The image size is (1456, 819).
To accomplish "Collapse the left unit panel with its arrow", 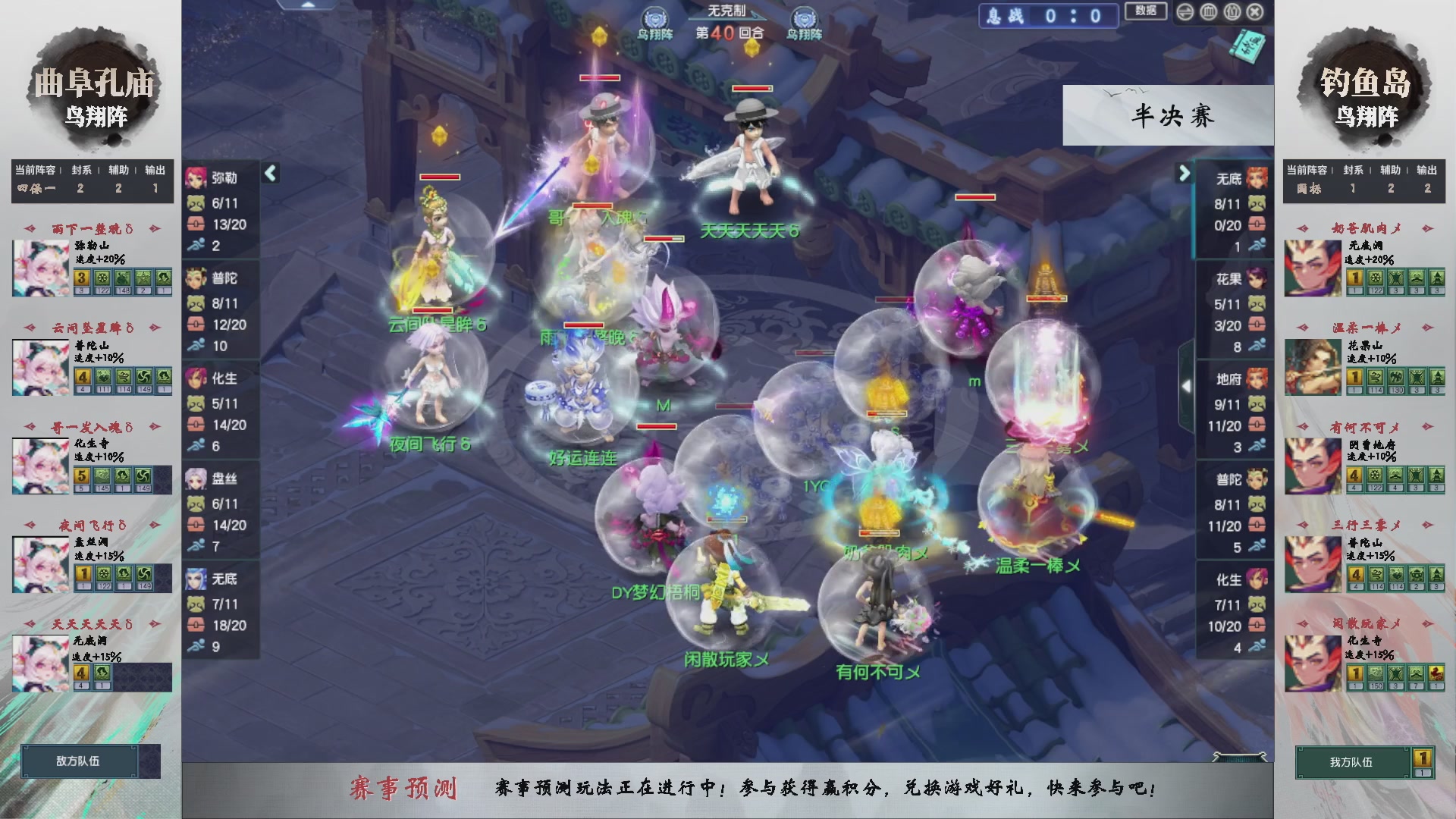I will pyautogui.click(x=270, y=173).
